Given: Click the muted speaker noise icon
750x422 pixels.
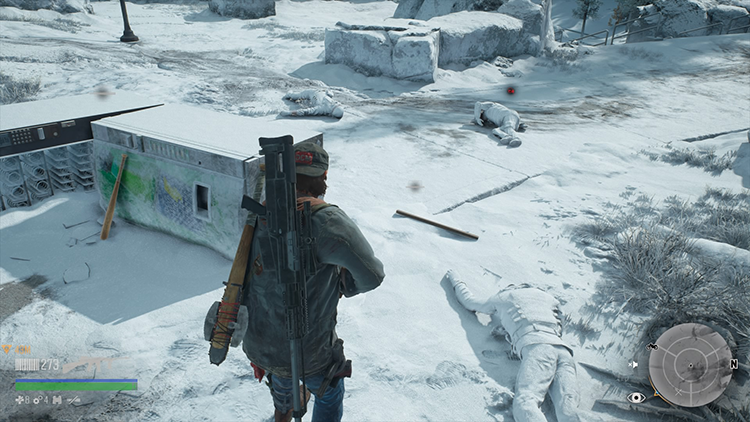Looking at the screenshot, I should click(x=634, y=365).
